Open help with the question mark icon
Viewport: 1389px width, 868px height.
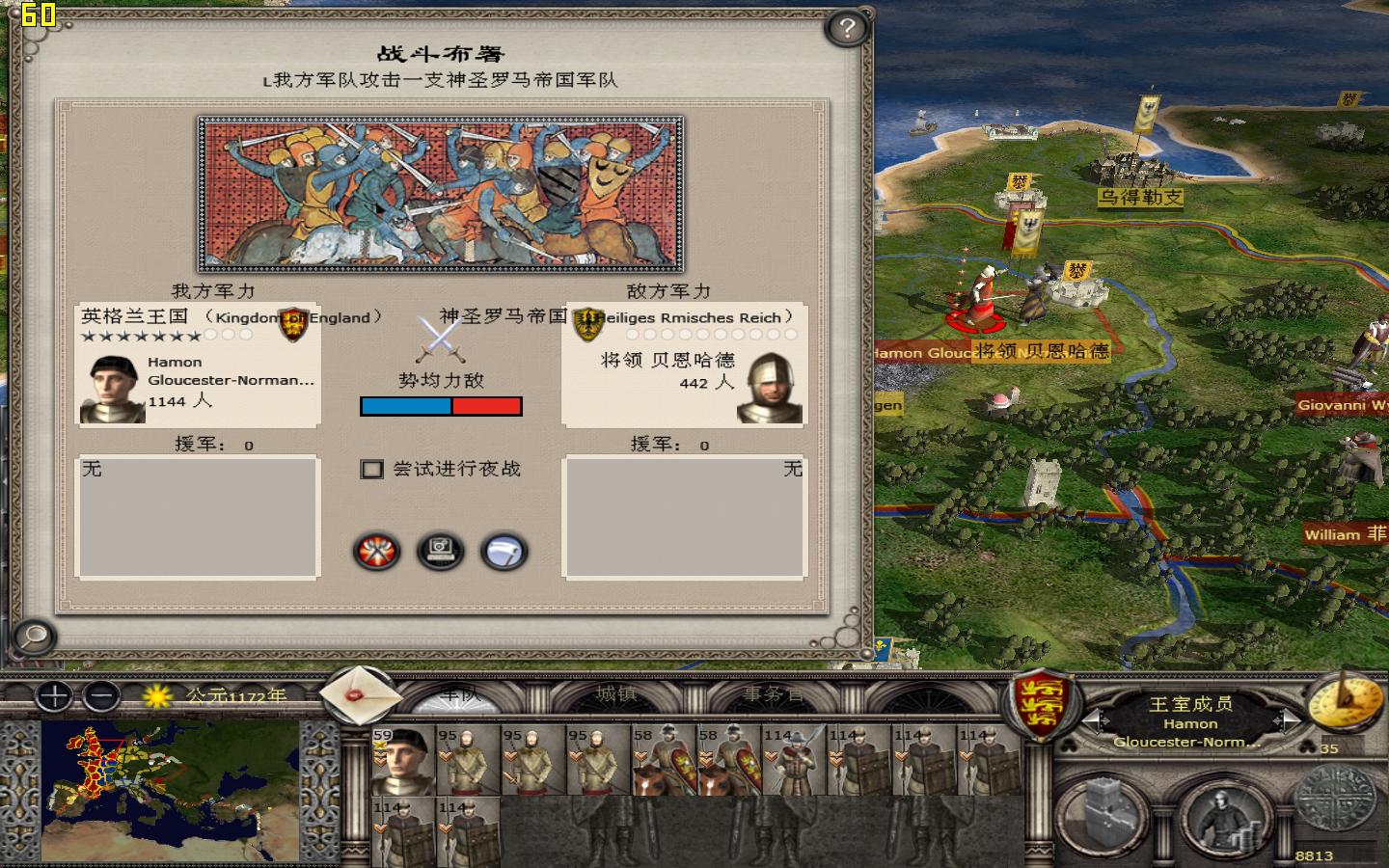(846, 30)
